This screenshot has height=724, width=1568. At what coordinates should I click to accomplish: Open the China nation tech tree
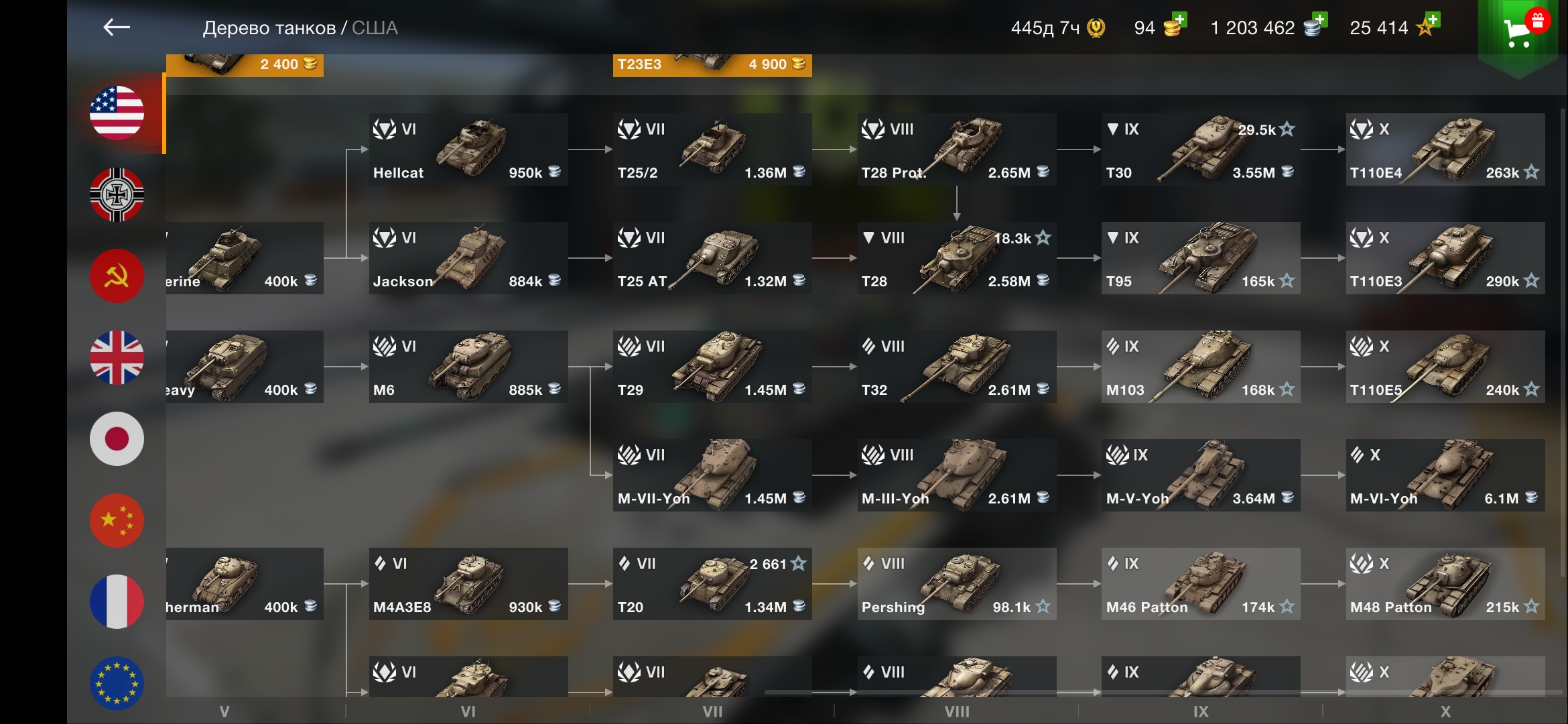(x=117, y=521)
